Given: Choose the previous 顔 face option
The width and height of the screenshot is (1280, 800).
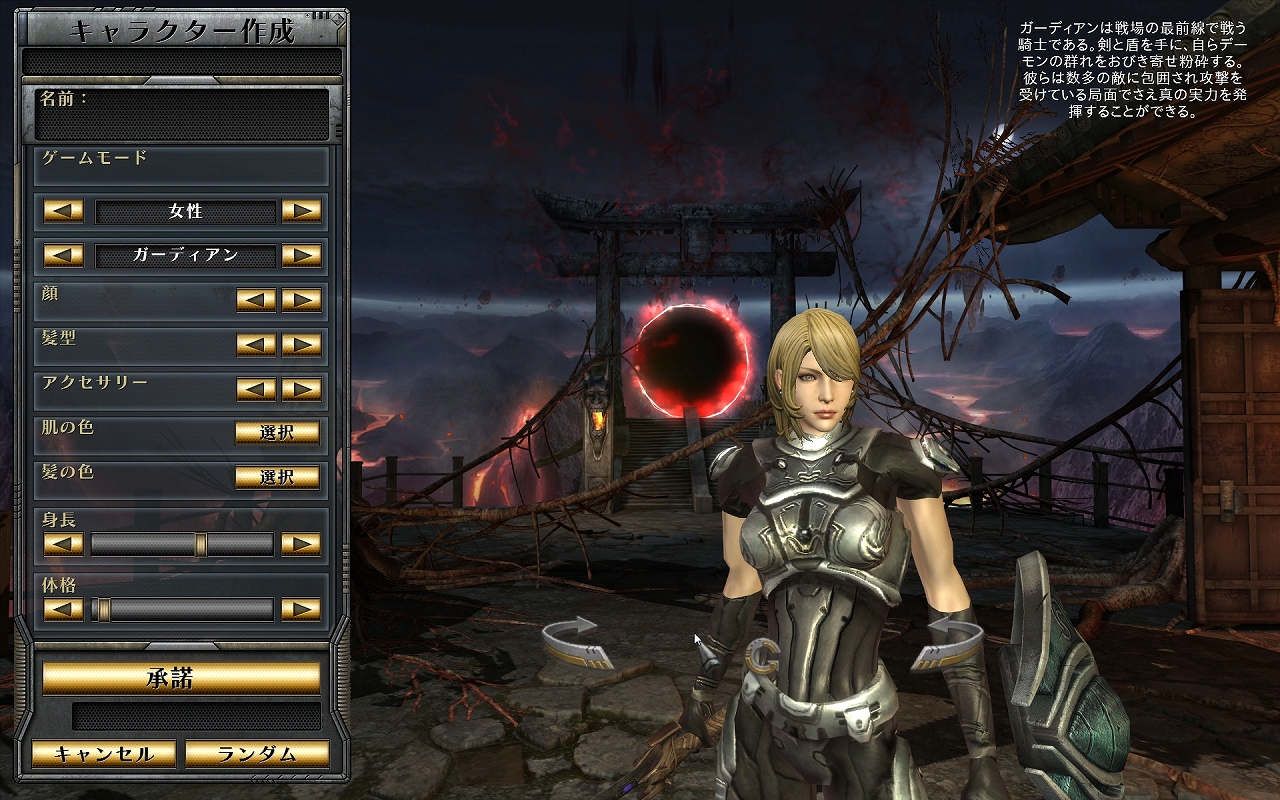Looking at the screenshot, I should coord(256,300).
